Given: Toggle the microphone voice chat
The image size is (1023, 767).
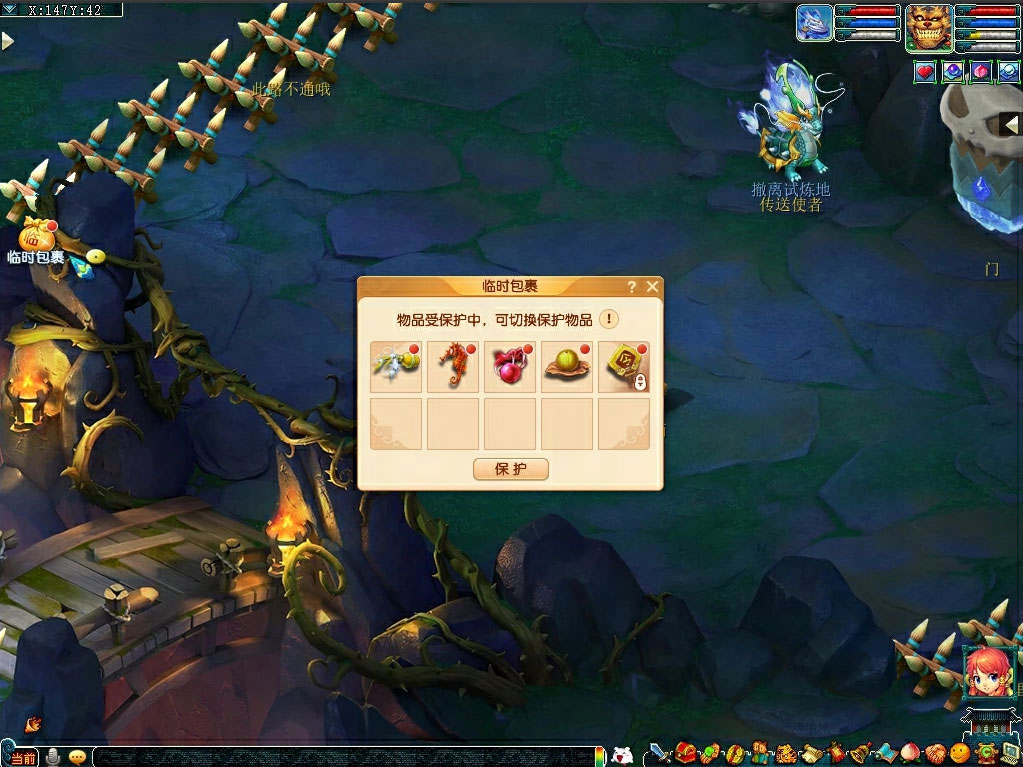Looking at the screenshot, I should (53, 757).
